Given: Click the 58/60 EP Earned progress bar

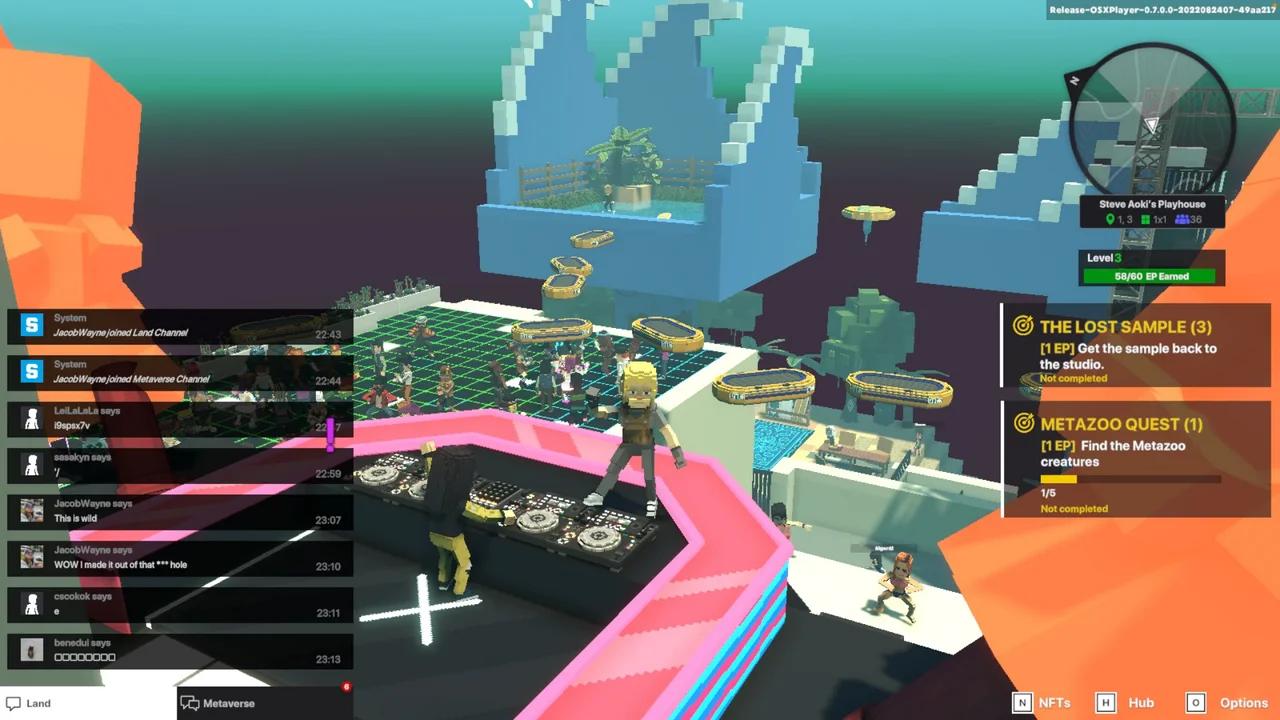Looking at the screenshot, I should tap(1151, 276).
